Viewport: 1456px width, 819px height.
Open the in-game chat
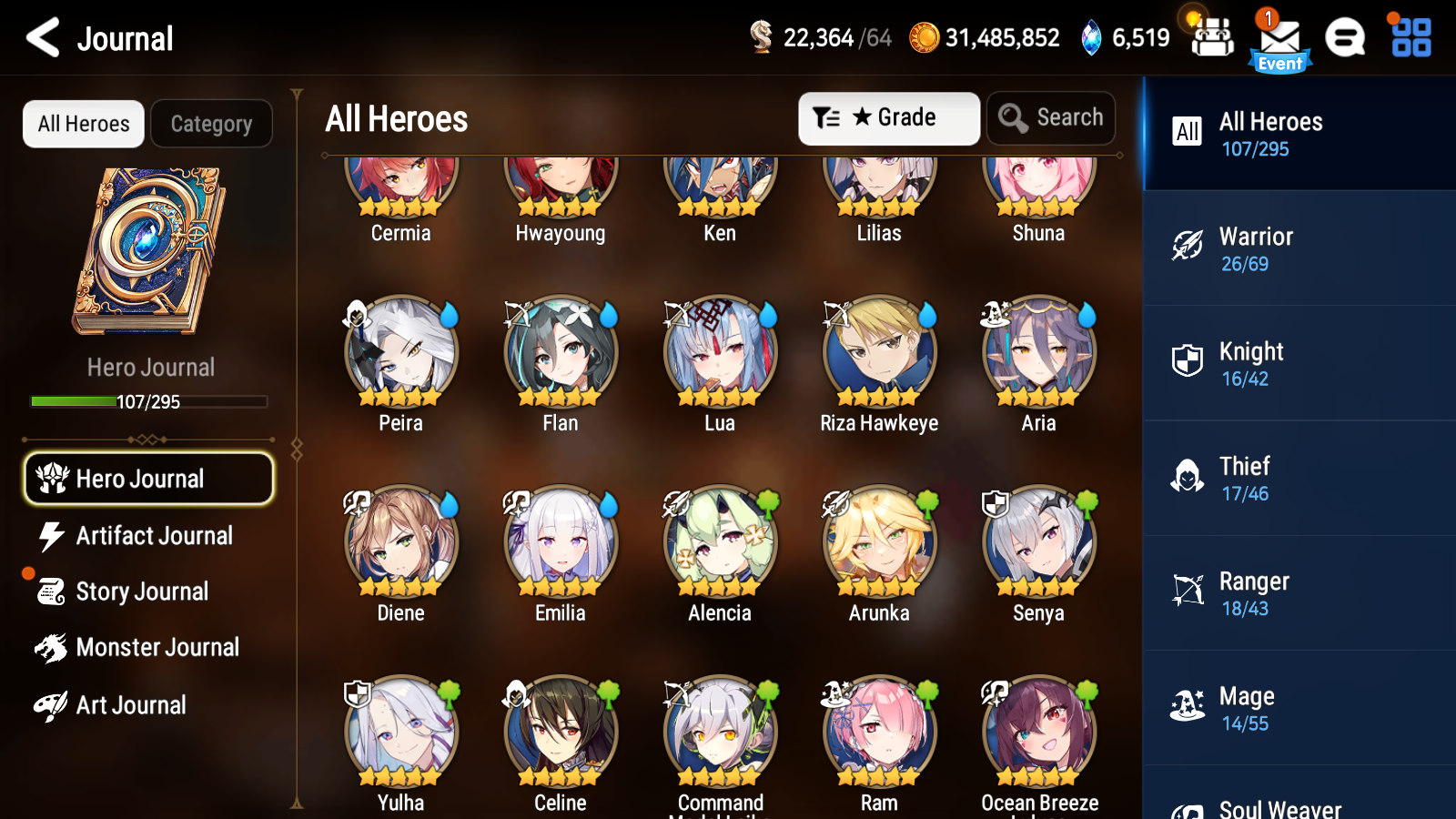1345,38
